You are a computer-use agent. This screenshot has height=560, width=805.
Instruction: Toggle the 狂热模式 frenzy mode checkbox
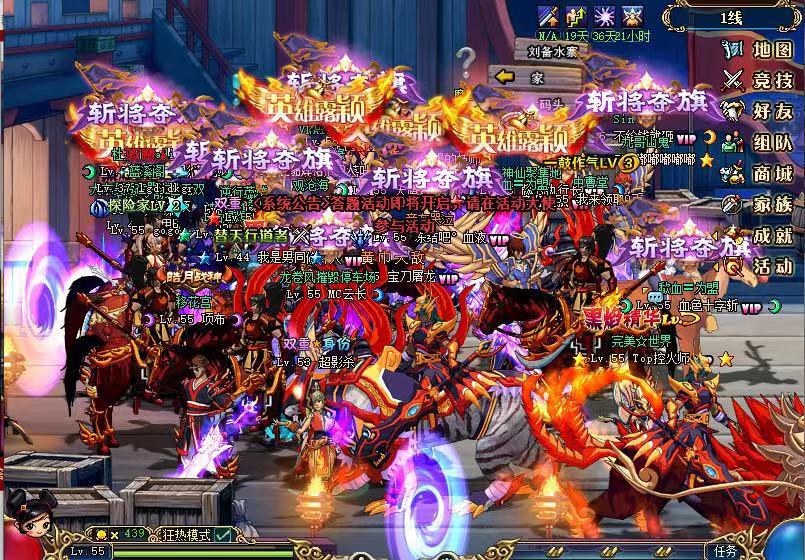[222, 535]
